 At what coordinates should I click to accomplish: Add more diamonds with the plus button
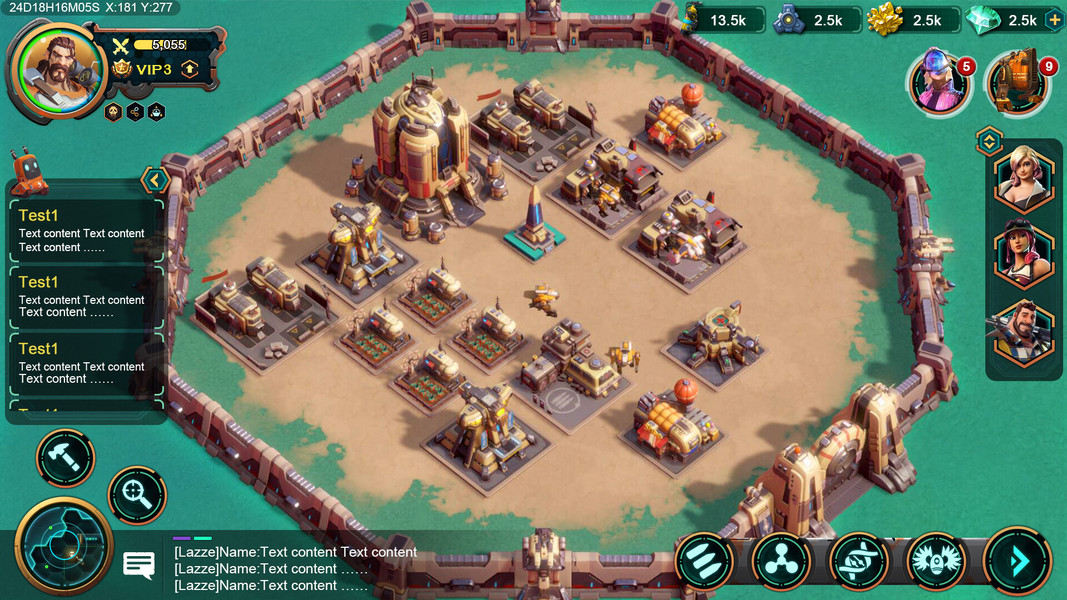coord(1053,20)
